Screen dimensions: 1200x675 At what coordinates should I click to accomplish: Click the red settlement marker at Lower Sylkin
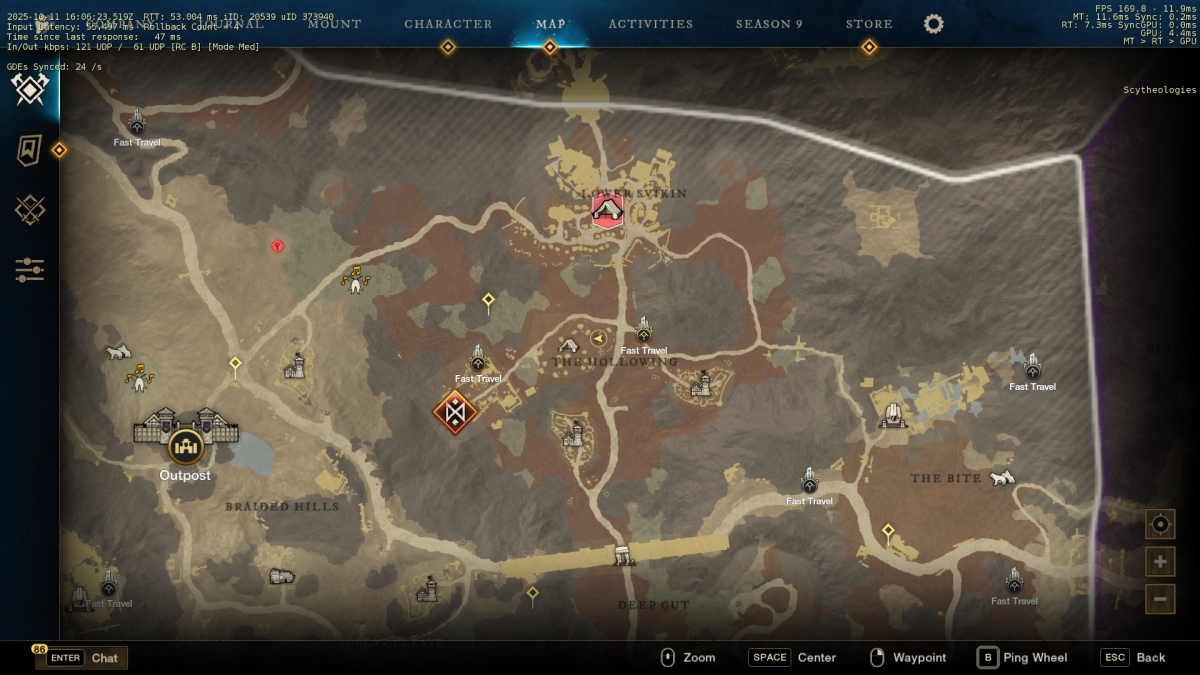pos(607,211)
